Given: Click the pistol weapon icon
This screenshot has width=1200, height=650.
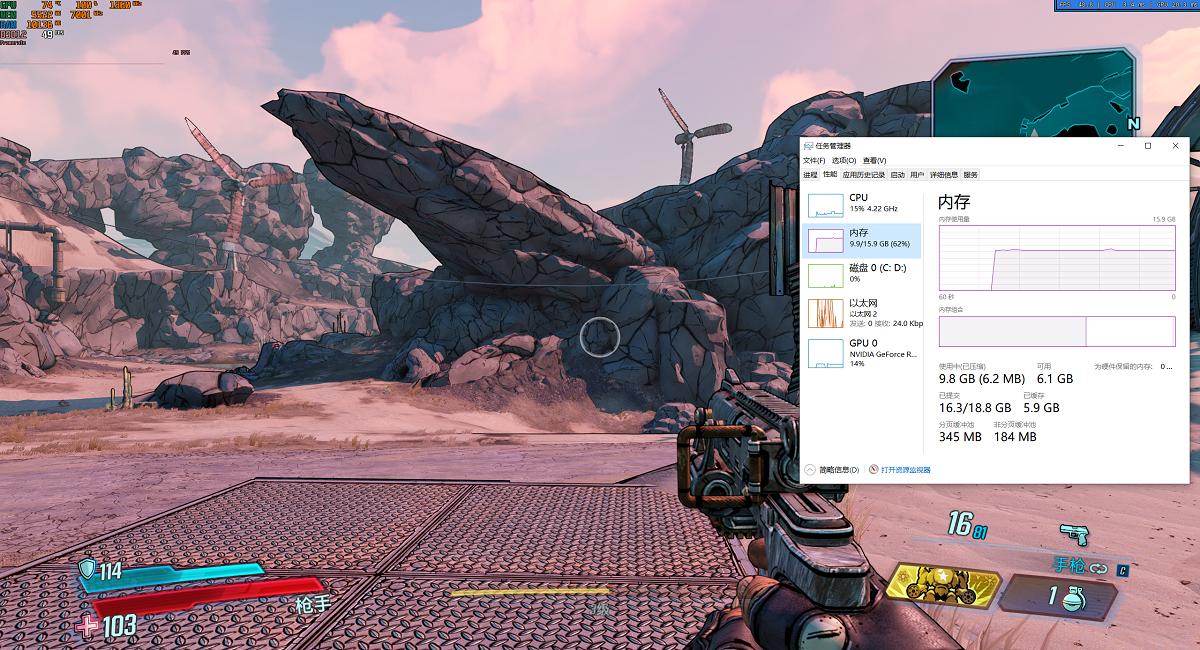Looking at the screenshot, I should click(1073, 535).
